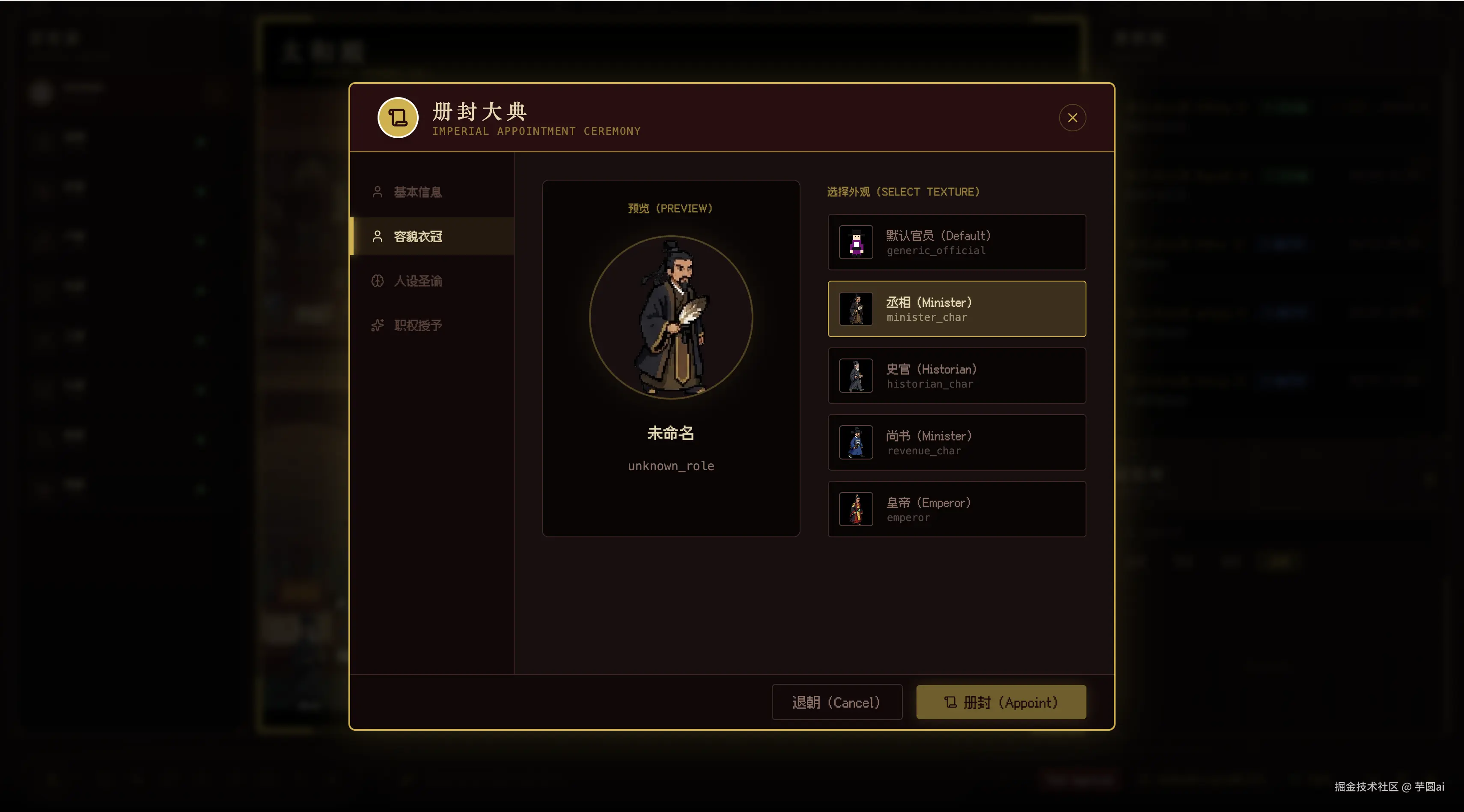Click the globe icon beside 人设圣谕
Screen dimensions: 1464x812
378,281
